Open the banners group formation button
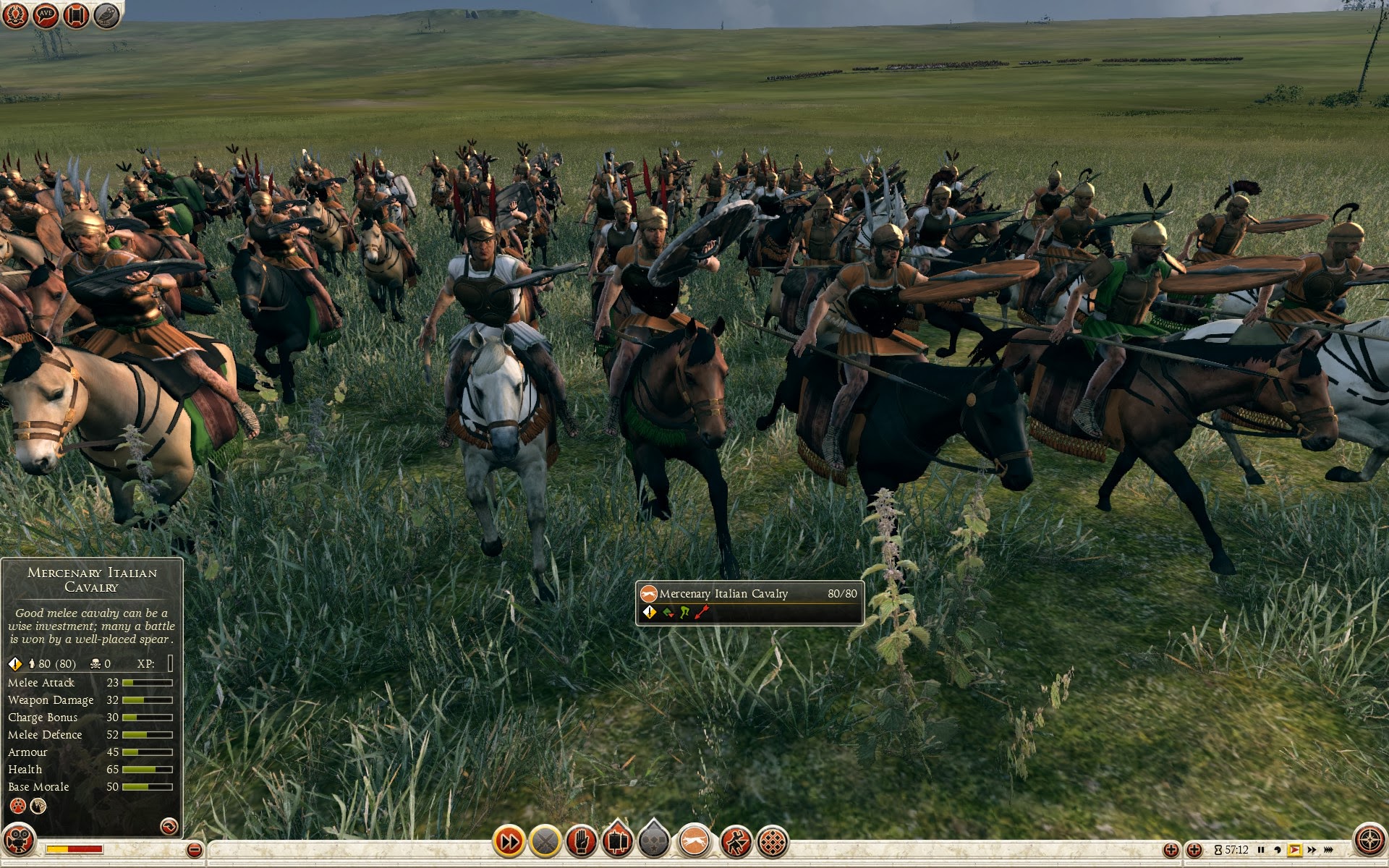 point(616,841)
